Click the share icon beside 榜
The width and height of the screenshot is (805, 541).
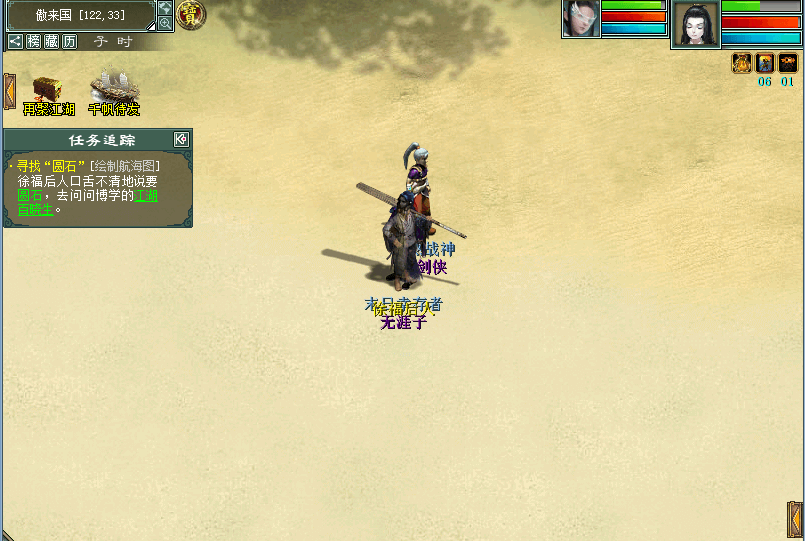point(15,41)
